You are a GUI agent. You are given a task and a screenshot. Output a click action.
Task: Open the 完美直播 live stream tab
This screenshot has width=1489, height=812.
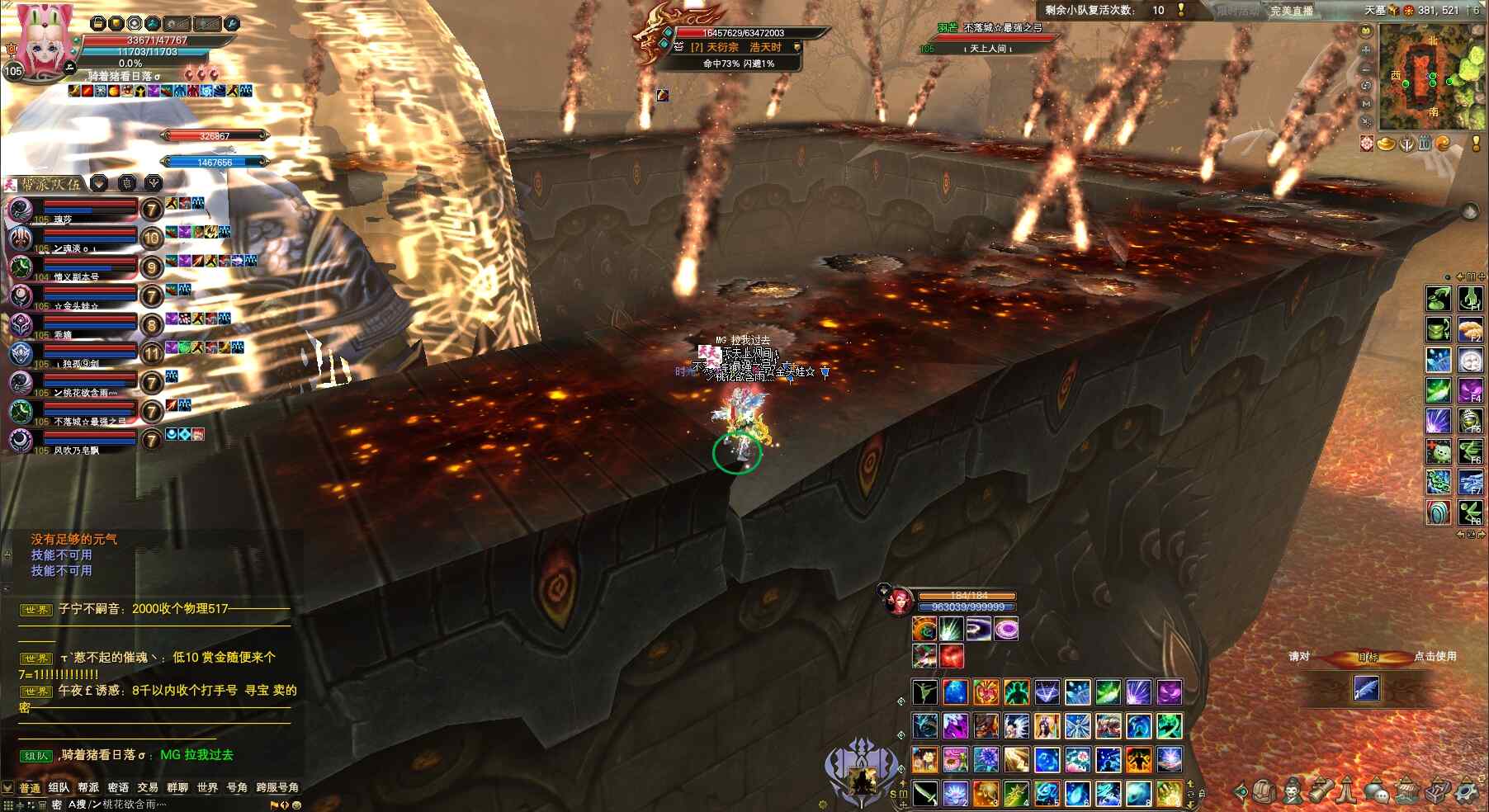[x=1292, y=11]
